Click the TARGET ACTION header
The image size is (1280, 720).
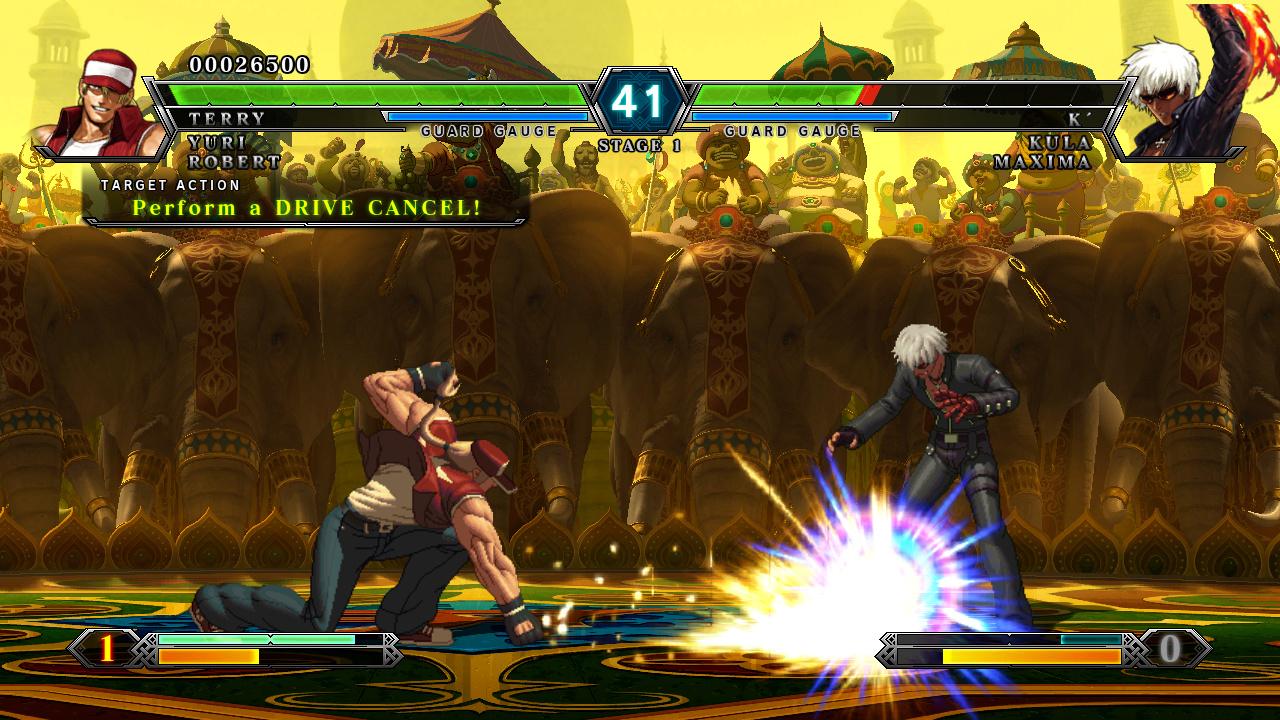point(168,185)
